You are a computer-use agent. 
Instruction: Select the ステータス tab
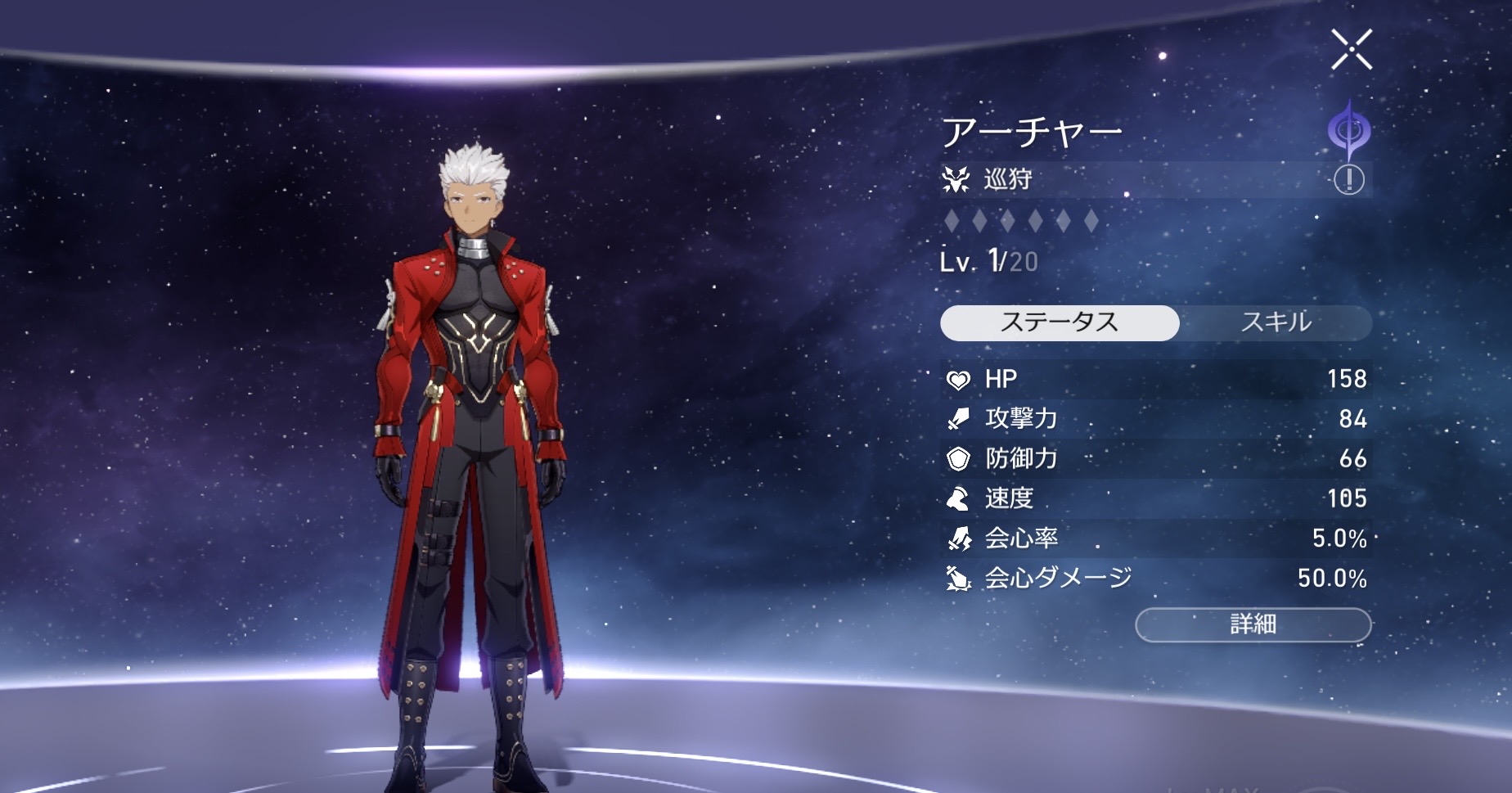click(1060, 322)
